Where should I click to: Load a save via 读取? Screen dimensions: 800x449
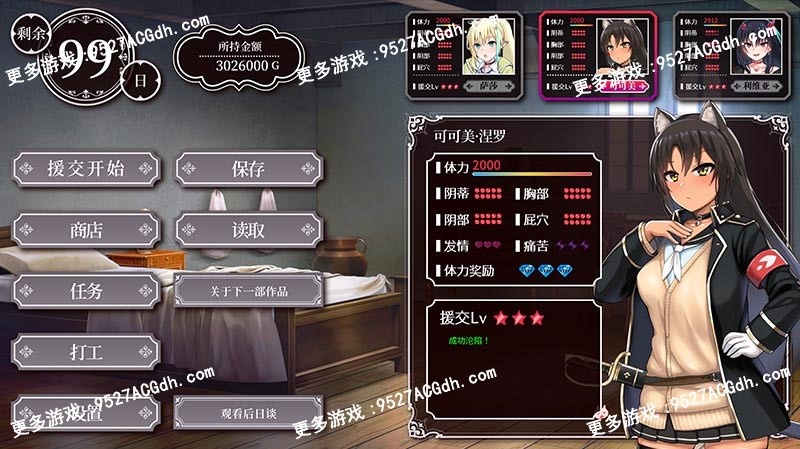tap(248, 230)
